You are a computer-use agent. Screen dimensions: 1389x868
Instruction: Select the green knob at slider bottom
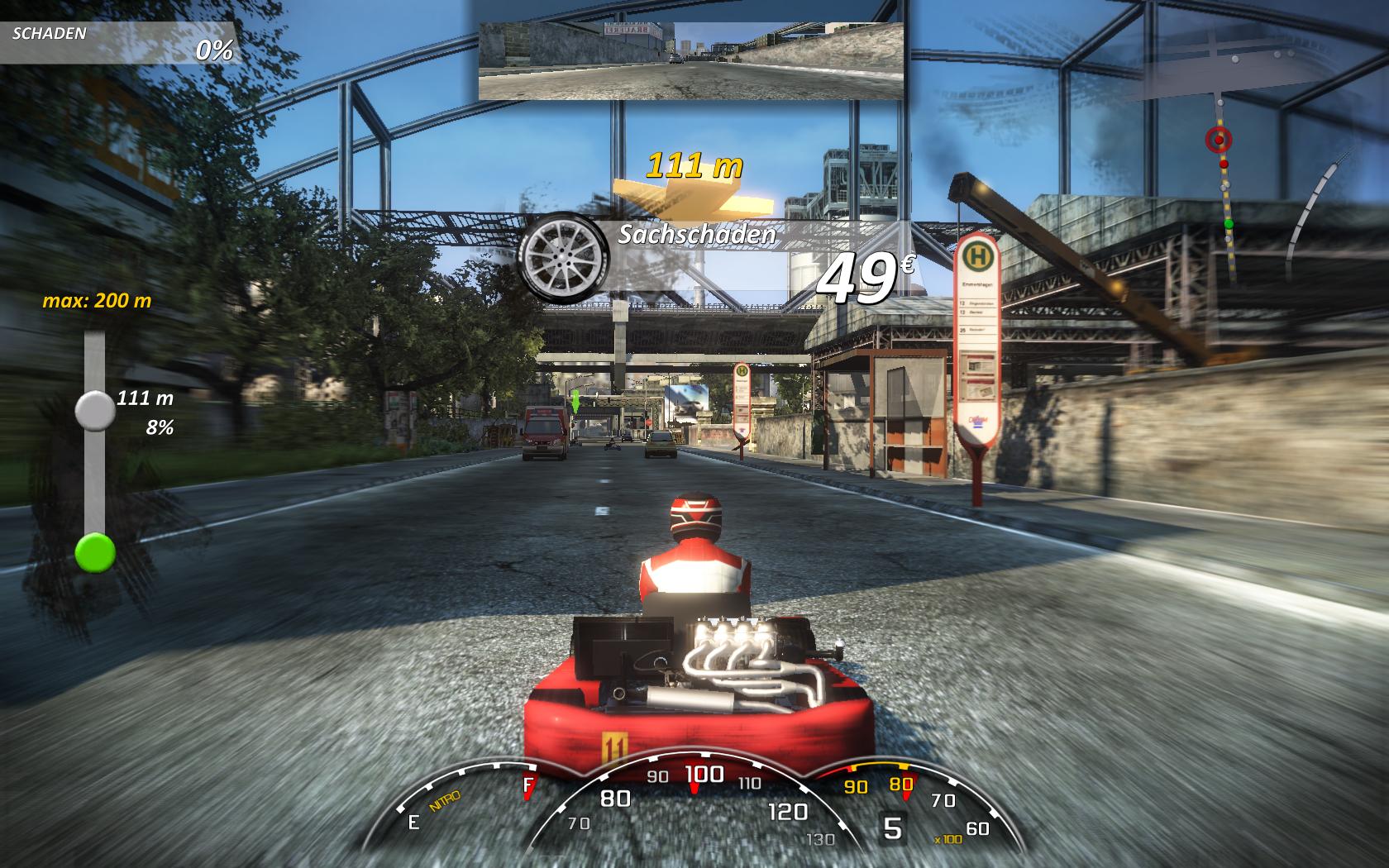[x=95, y=552]
